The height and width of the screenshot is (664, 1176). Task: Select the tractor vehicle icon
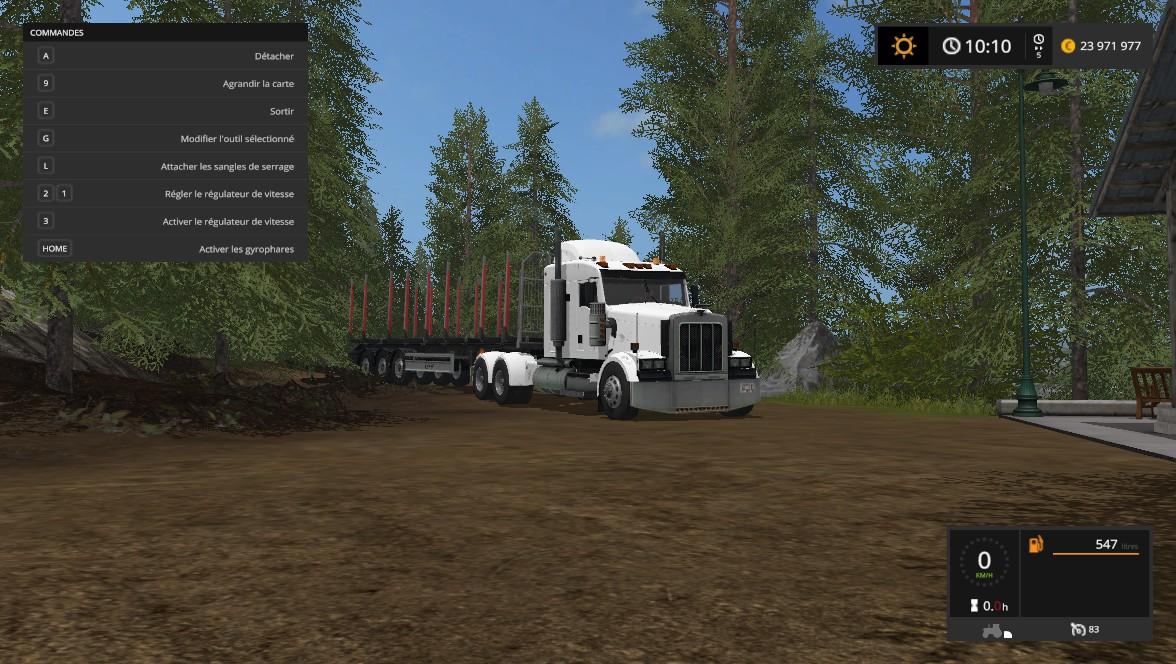[993, 630]
